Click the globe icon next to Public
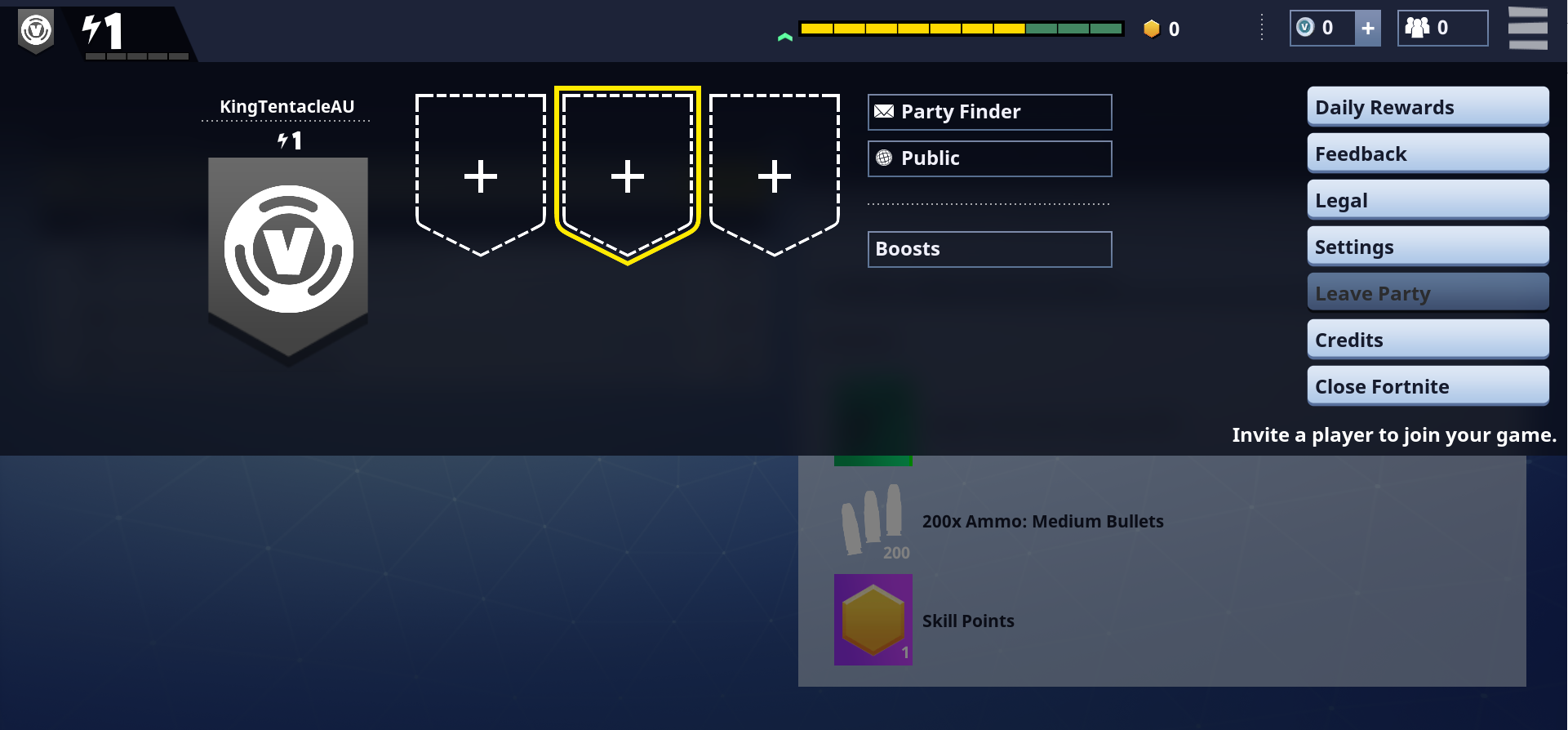 click(884, 158)
